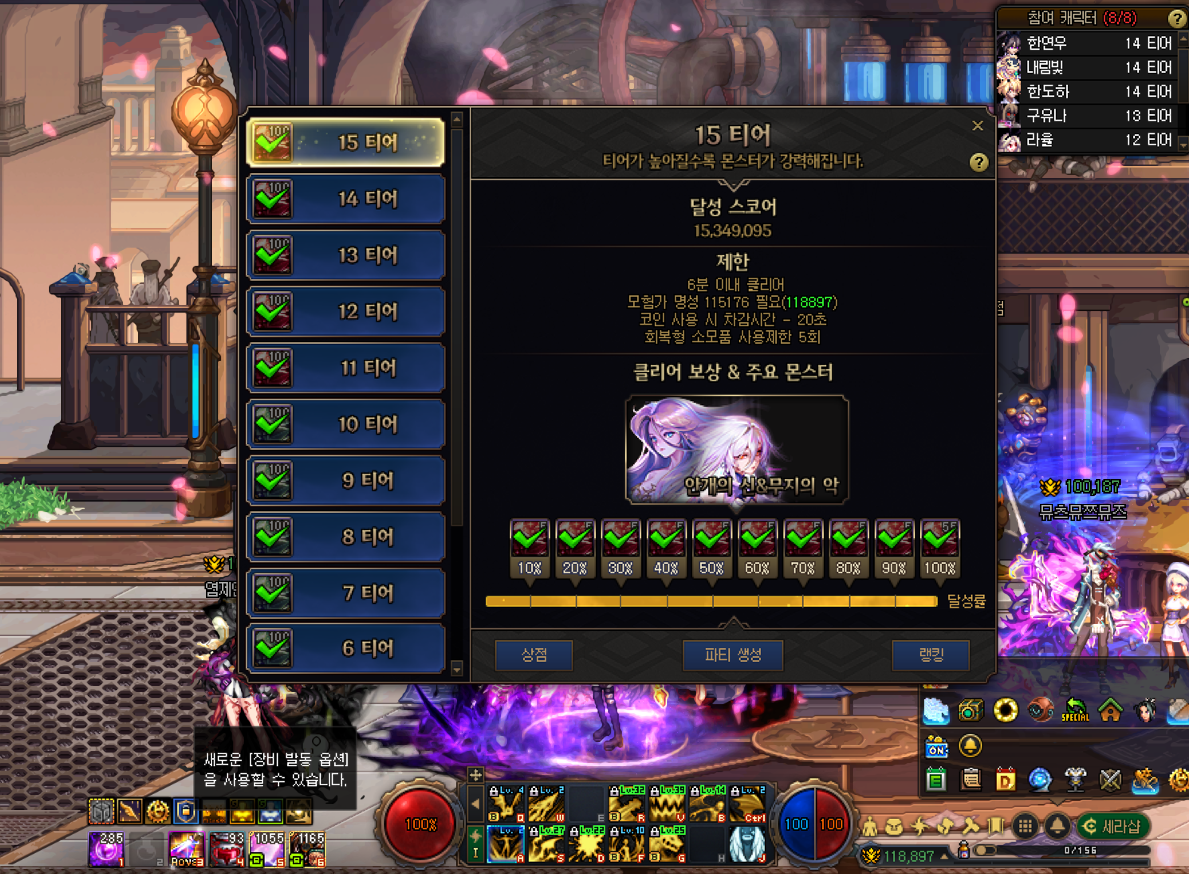Click the 파티 생성 party creation button
The width and height of the screenshot is (1189, 874).
coord(733,655)
